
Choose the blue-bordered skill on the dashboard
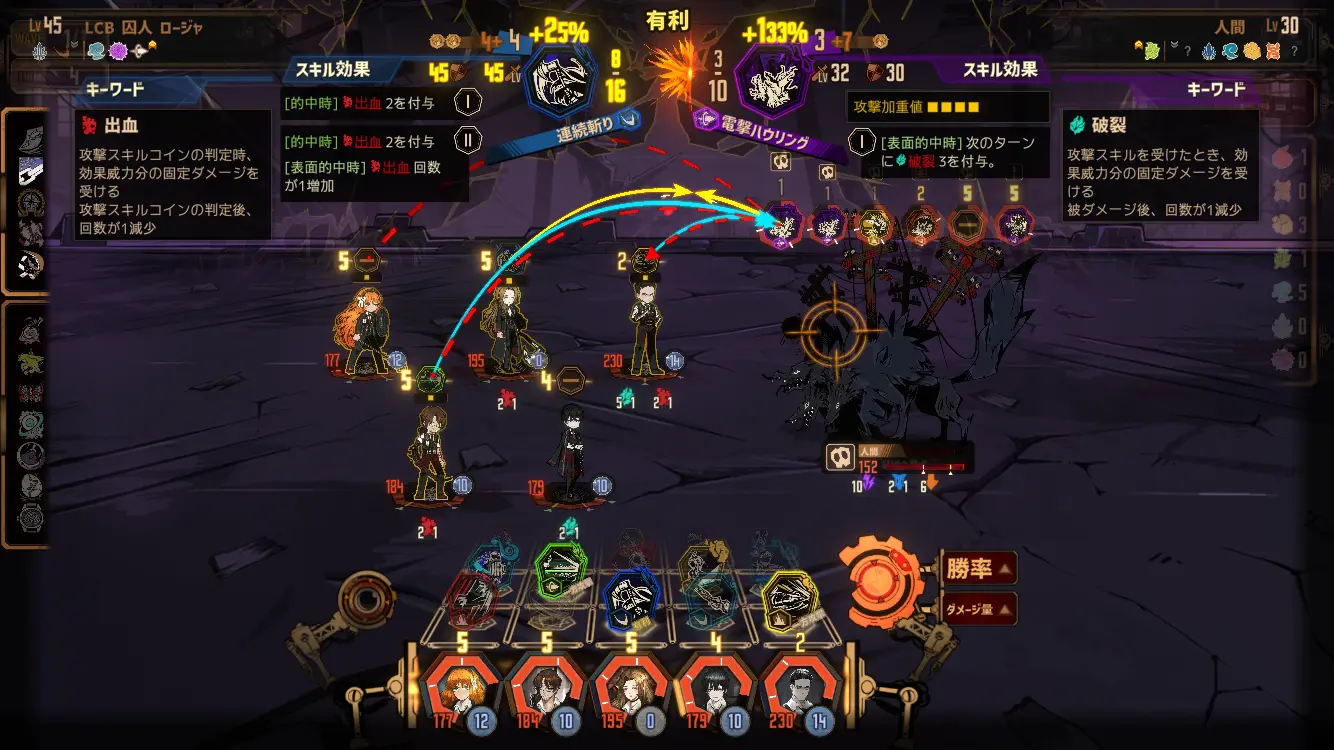(633, 598)
